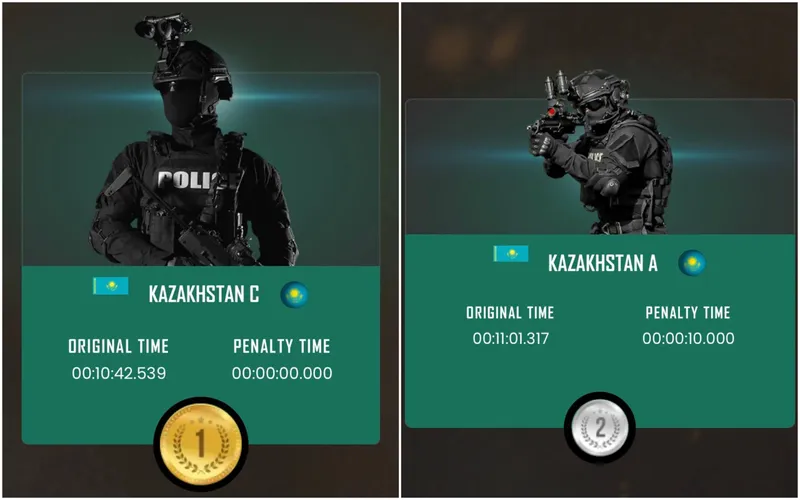Open the round emblem beside Kazakhstan A
The width and height of the screenshot is (800, 500).
[692, 263]
